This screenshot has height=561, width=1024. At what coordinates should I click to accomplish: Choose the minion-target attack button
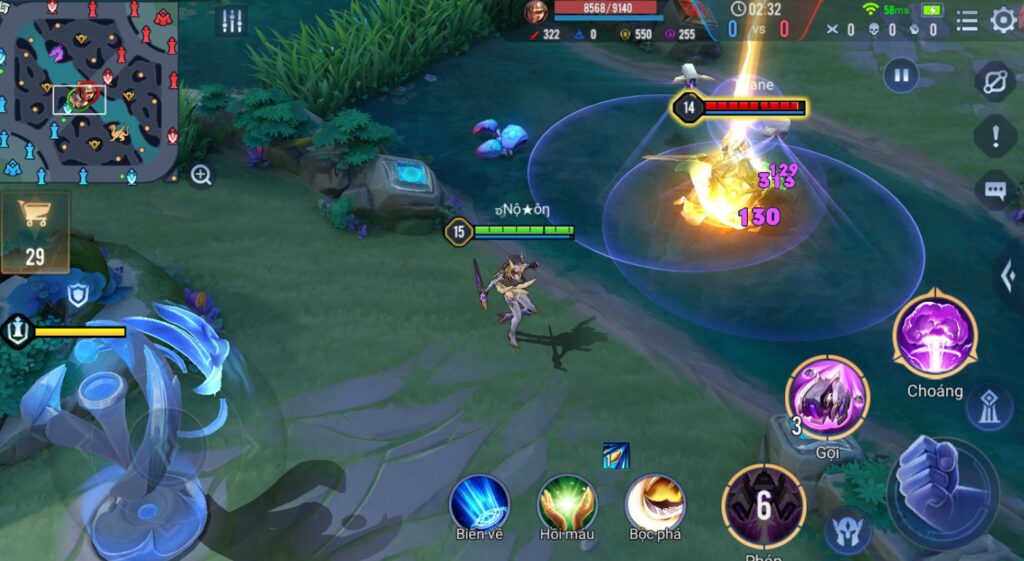(847, 530)
